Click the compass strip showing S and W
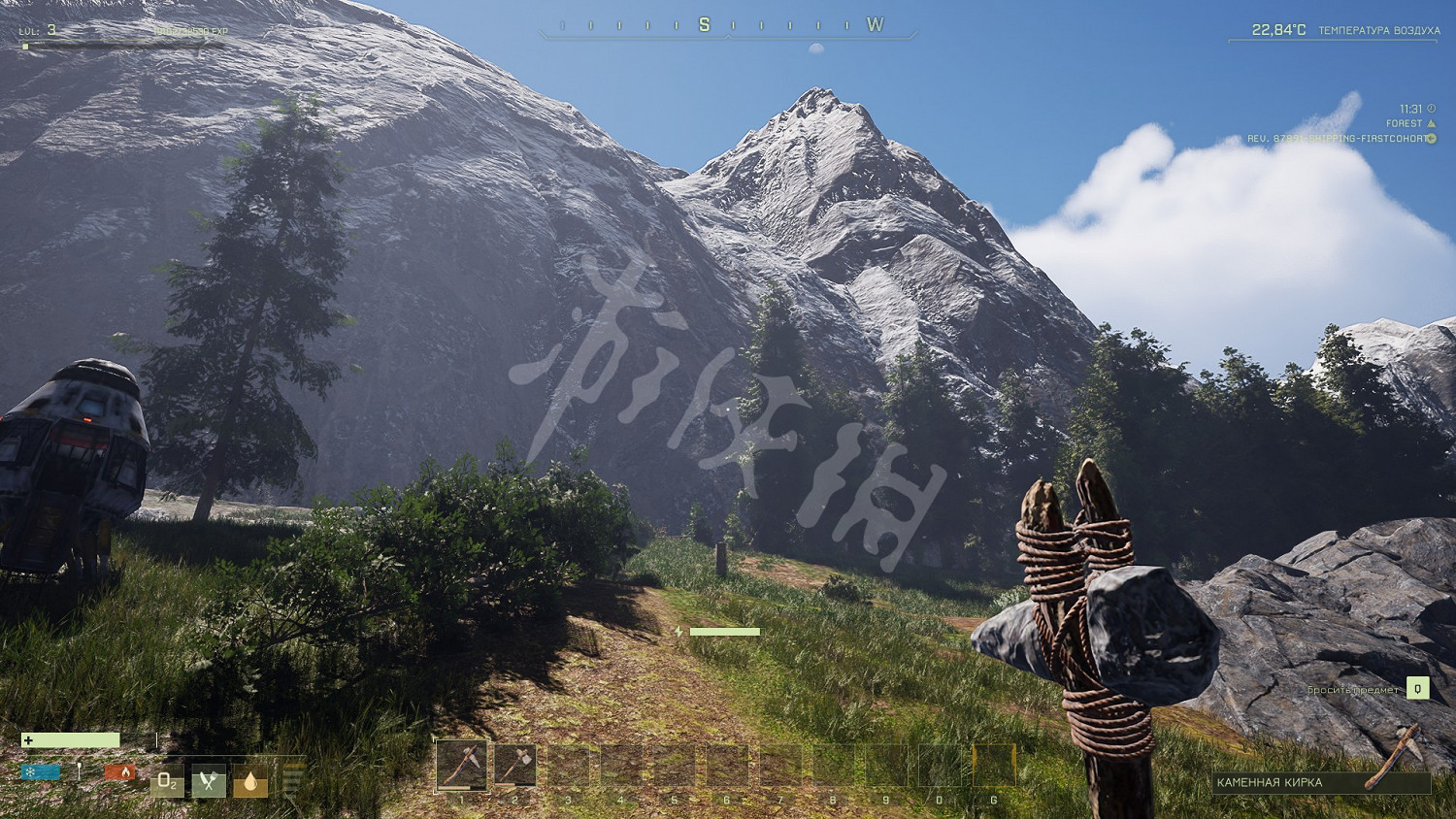 click(x=728, y=26)
